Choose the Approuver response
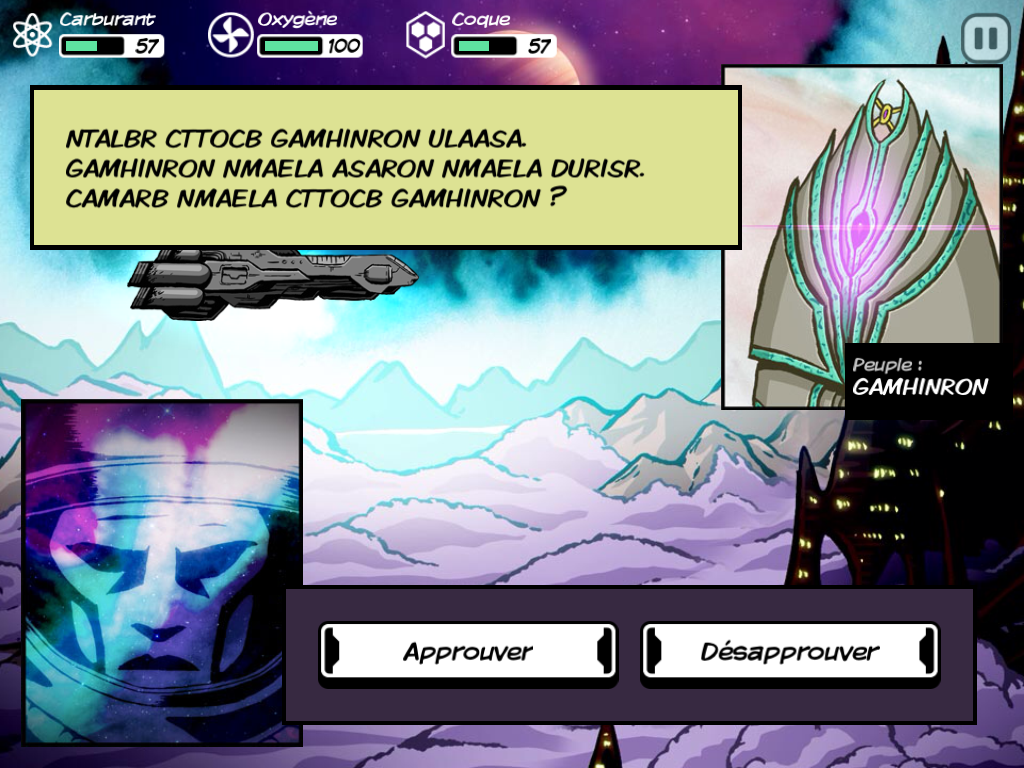Viewport: 1024px width, 768px height. pyautogui.click(x=468, y=652)
